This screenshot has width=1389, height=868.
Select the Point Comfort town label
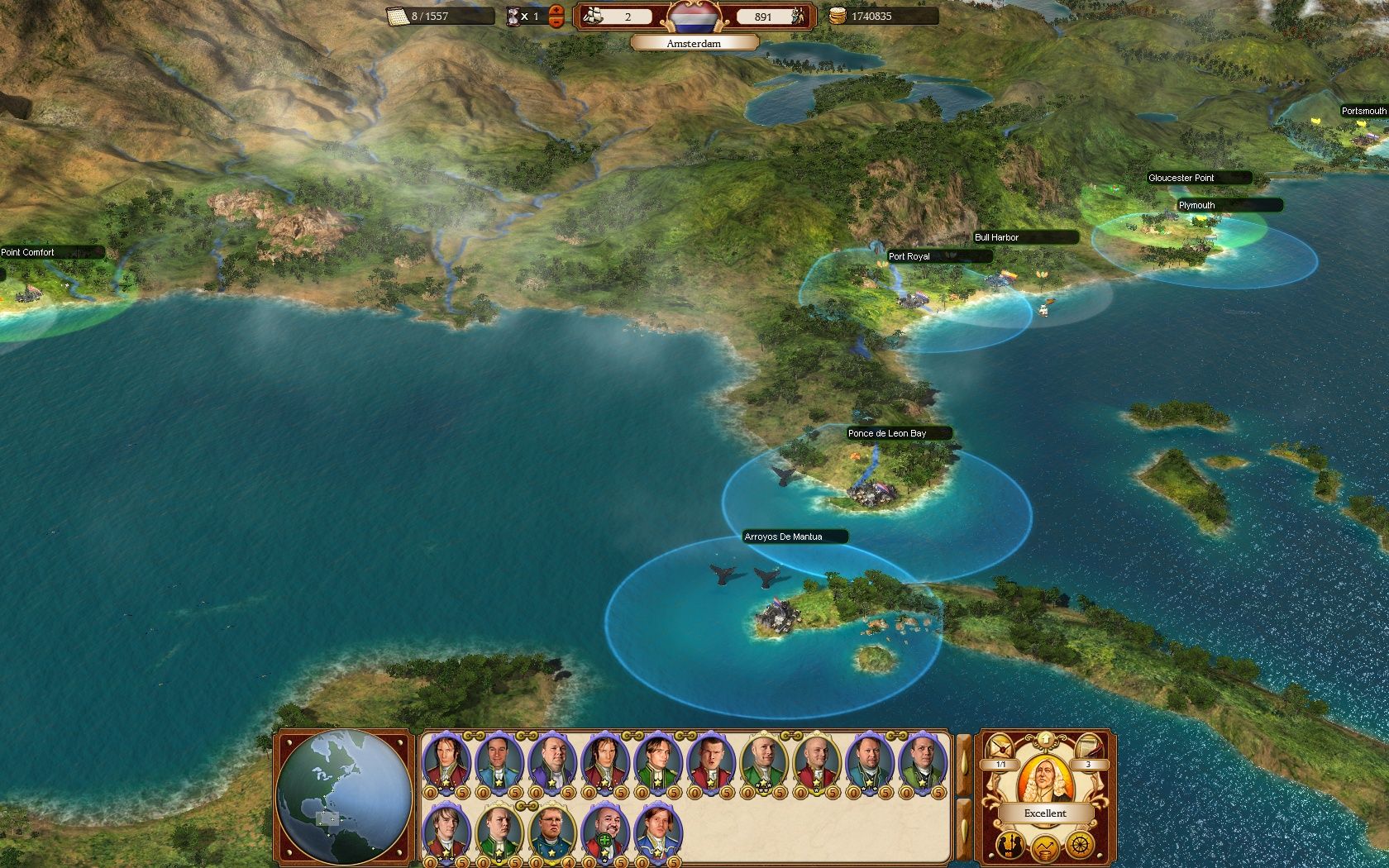[x=28, y=252]
